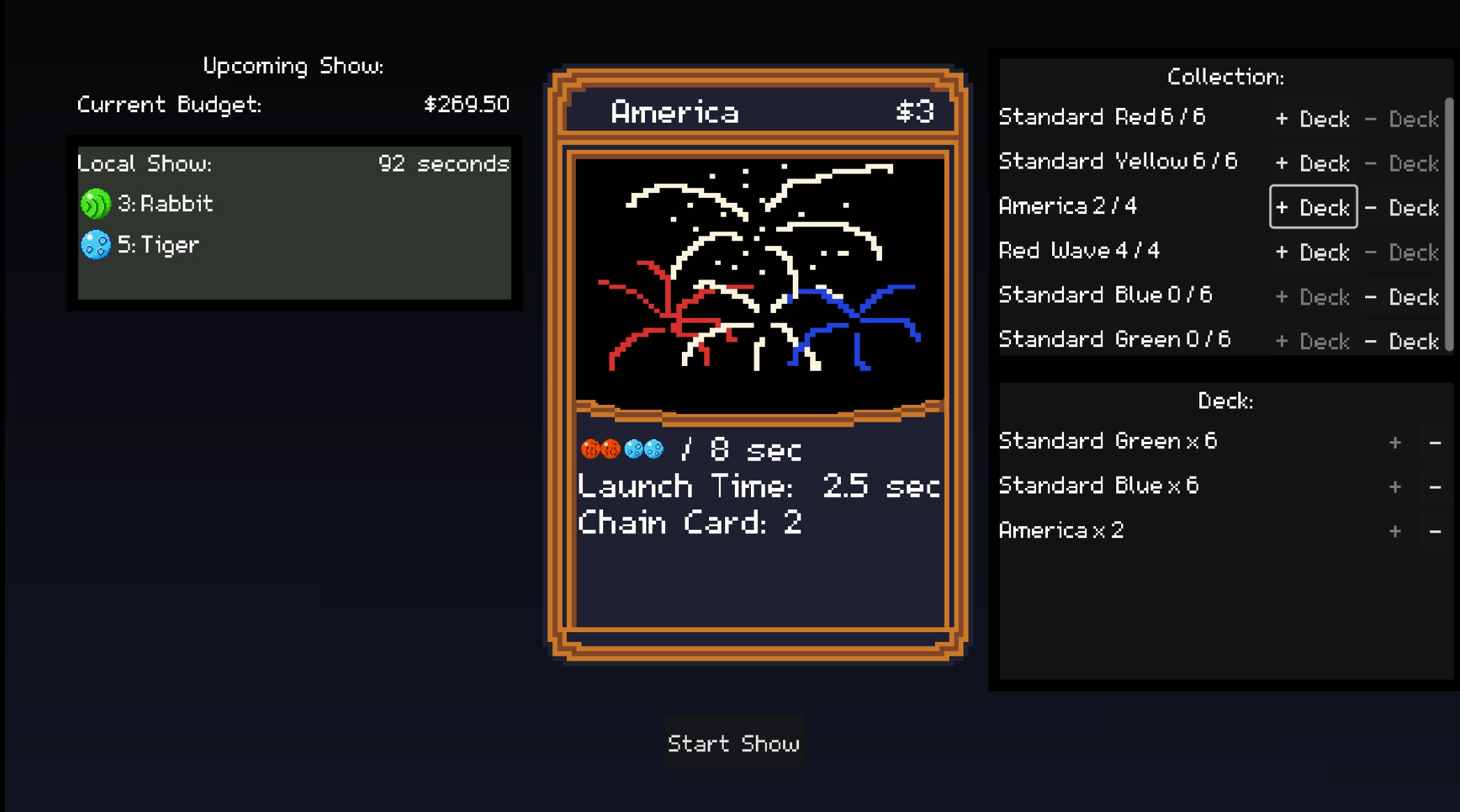Viewport: 1460px width, 812px height.
Task: Increase Standard Green count in the Deck panel
Action: [x=1395, y=441]
